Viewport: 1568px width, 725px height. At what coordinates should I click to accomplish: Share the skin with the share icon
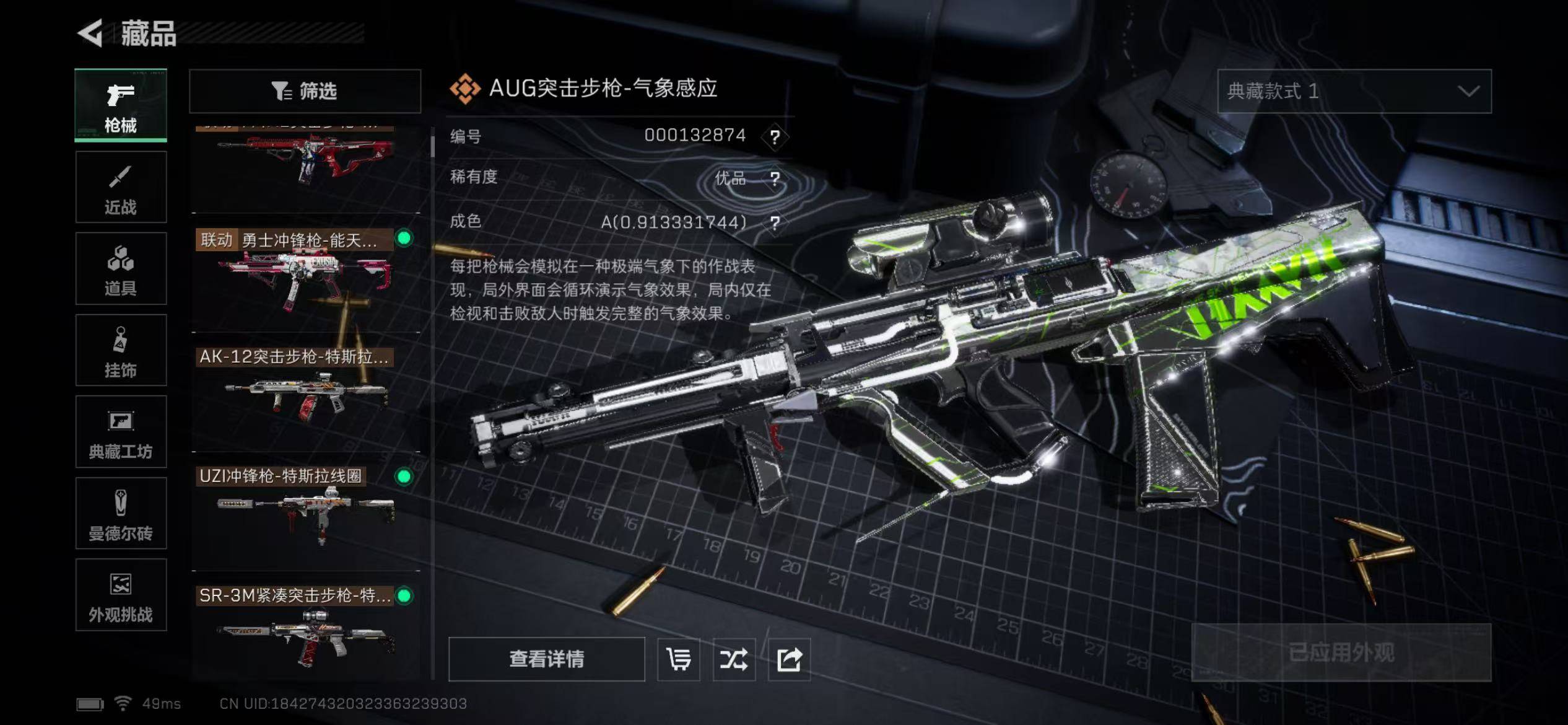789,659
